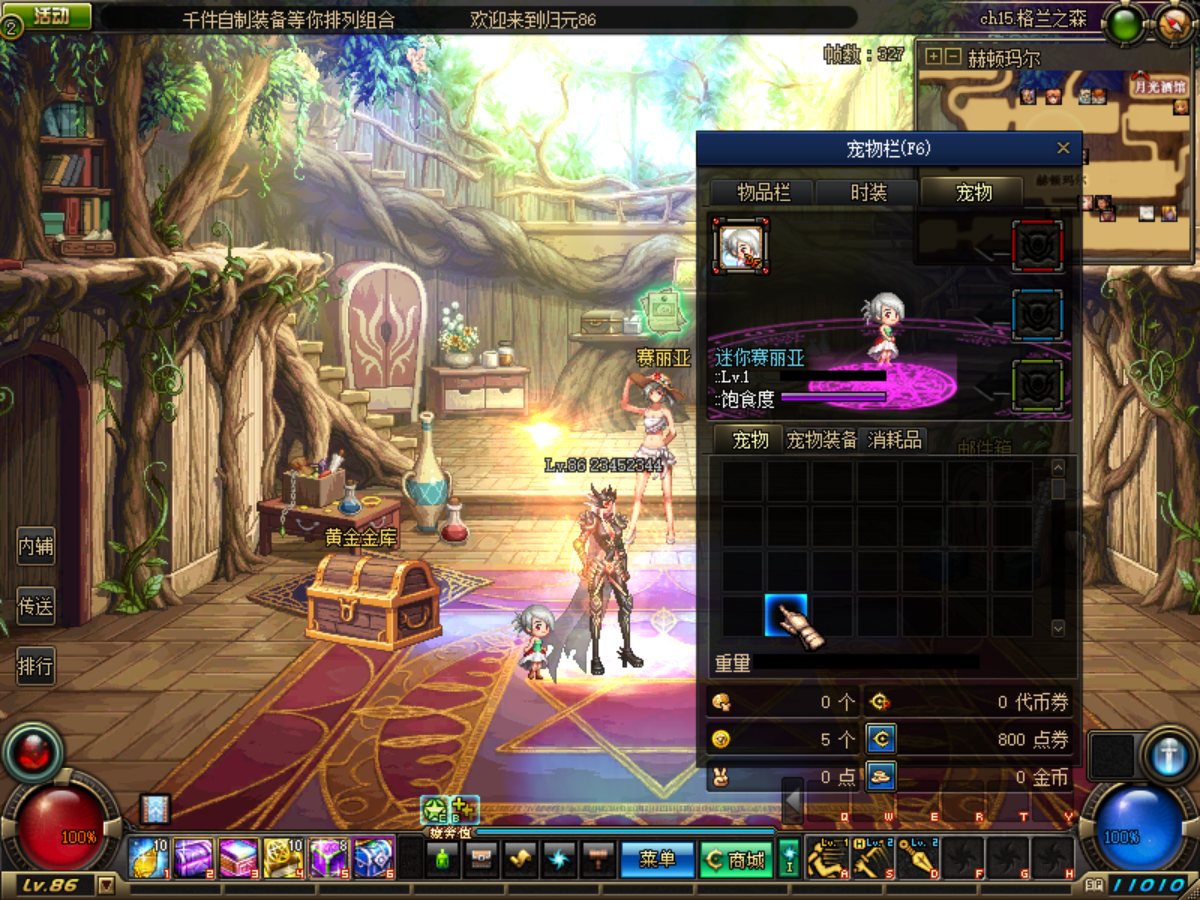Click the equipped Mini Seria pet portrait

coord(740,245)
